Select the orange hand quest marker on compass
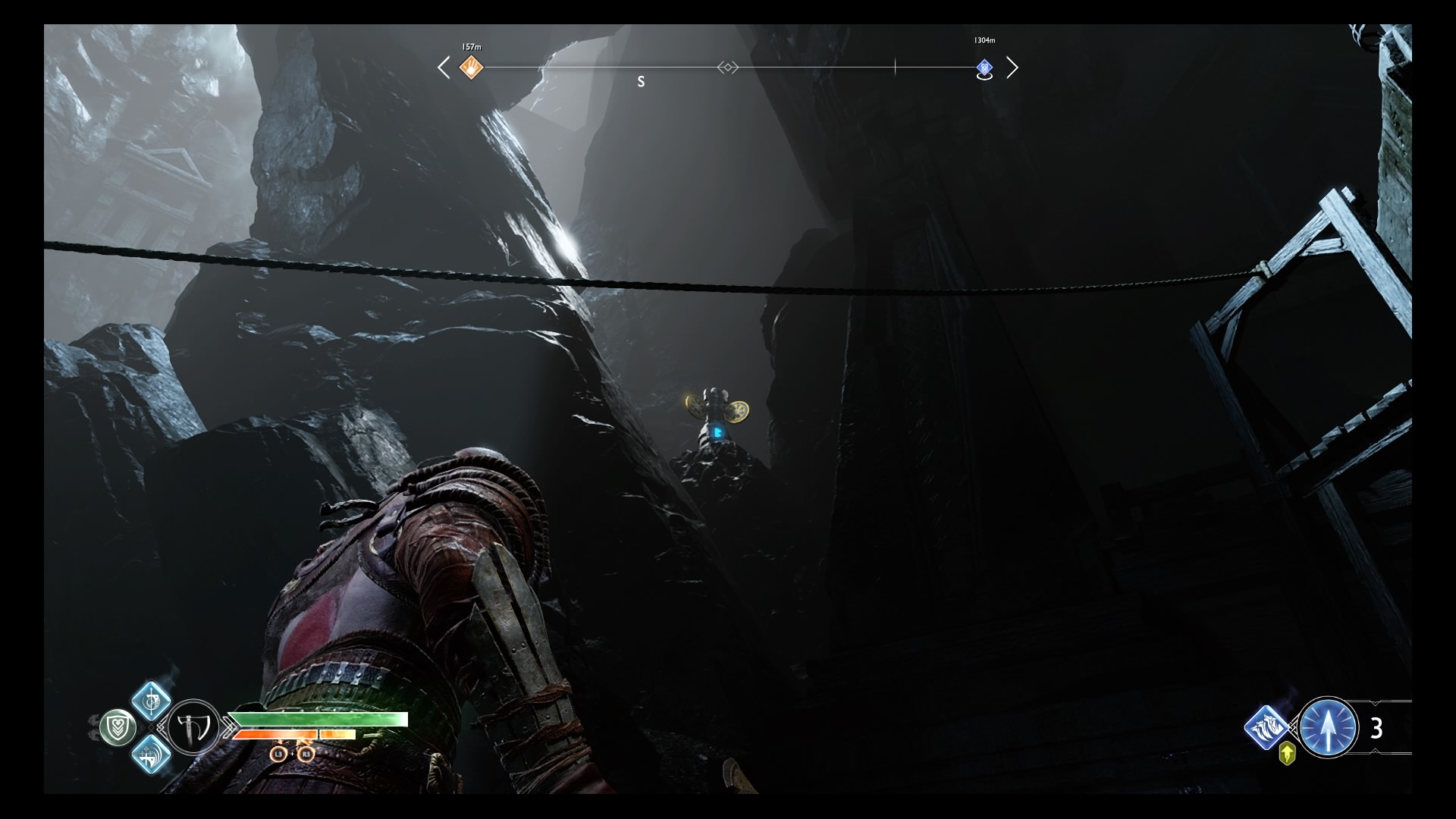 (472, 68)
